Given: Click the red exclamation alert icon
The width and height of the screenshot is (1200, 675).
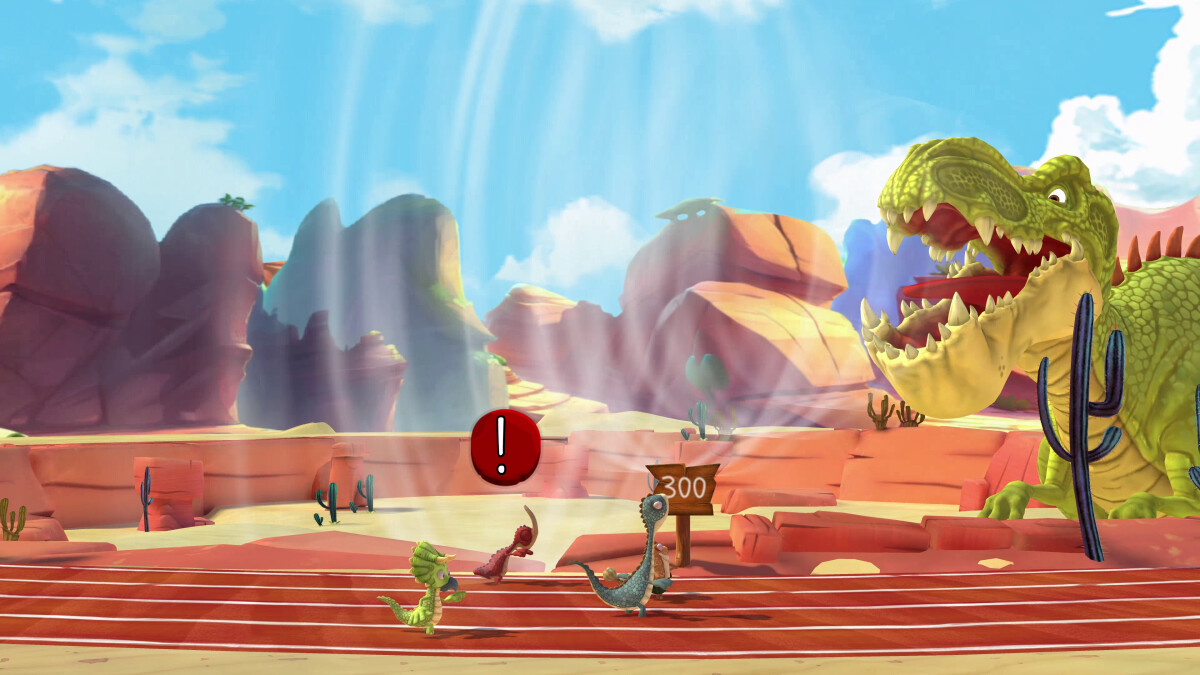Looking at the screenshot, I should tap(505, 447).
